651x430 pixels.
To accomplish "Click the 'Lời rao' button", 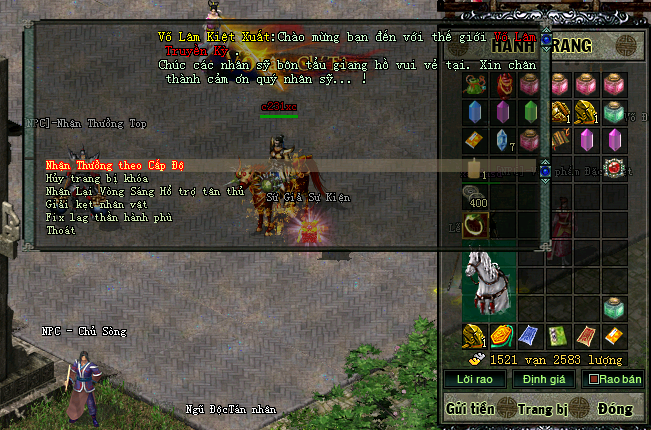I will [474, 380].
